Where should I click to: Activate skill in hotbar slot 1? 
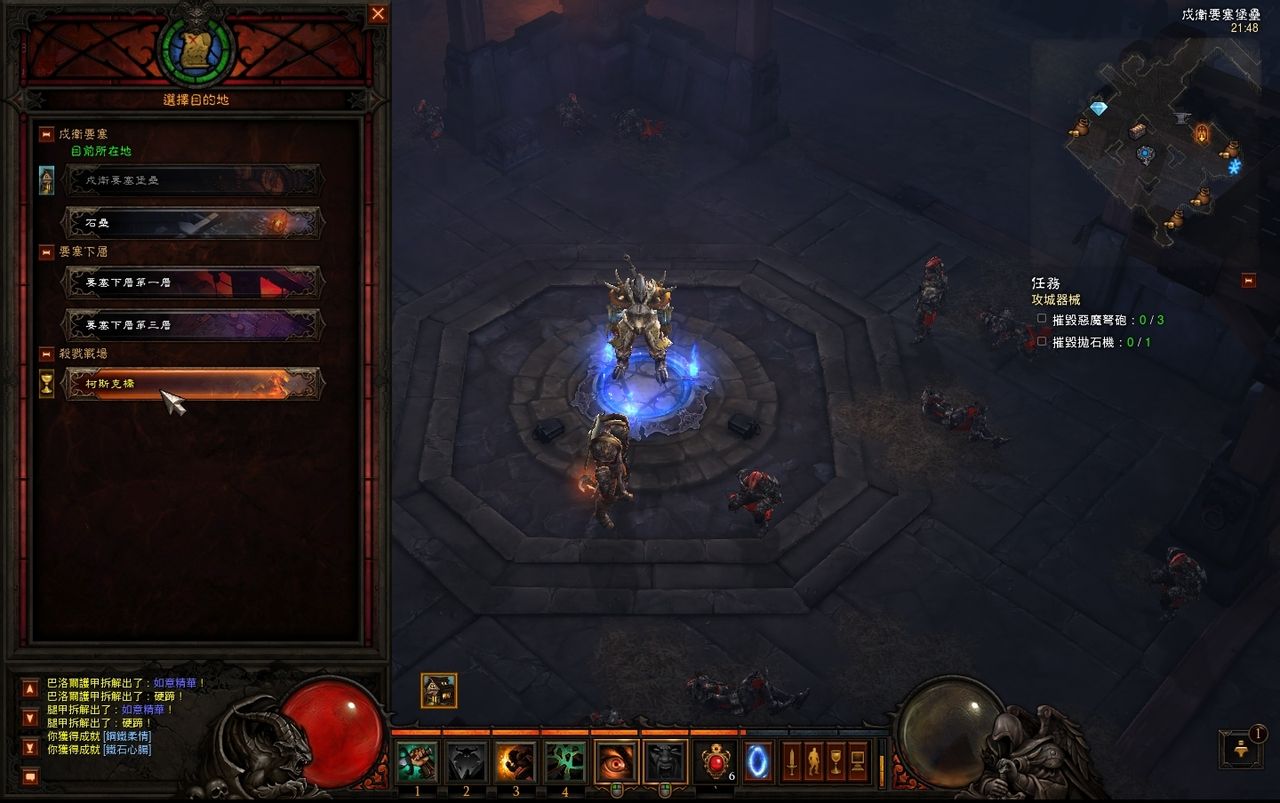coord(417,762)
